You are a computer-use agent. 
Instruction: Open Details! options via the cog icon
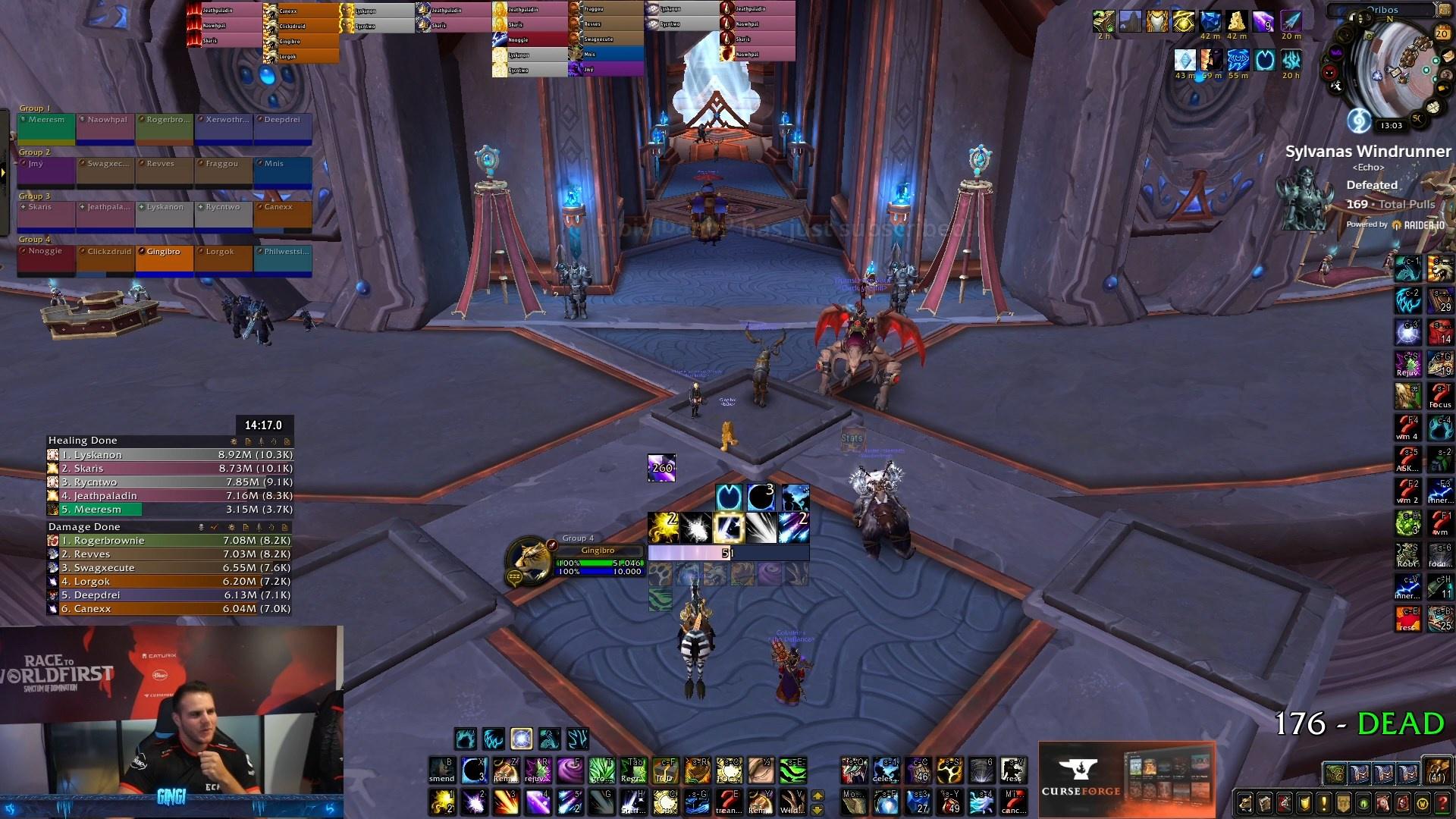[x=234, y=441]
